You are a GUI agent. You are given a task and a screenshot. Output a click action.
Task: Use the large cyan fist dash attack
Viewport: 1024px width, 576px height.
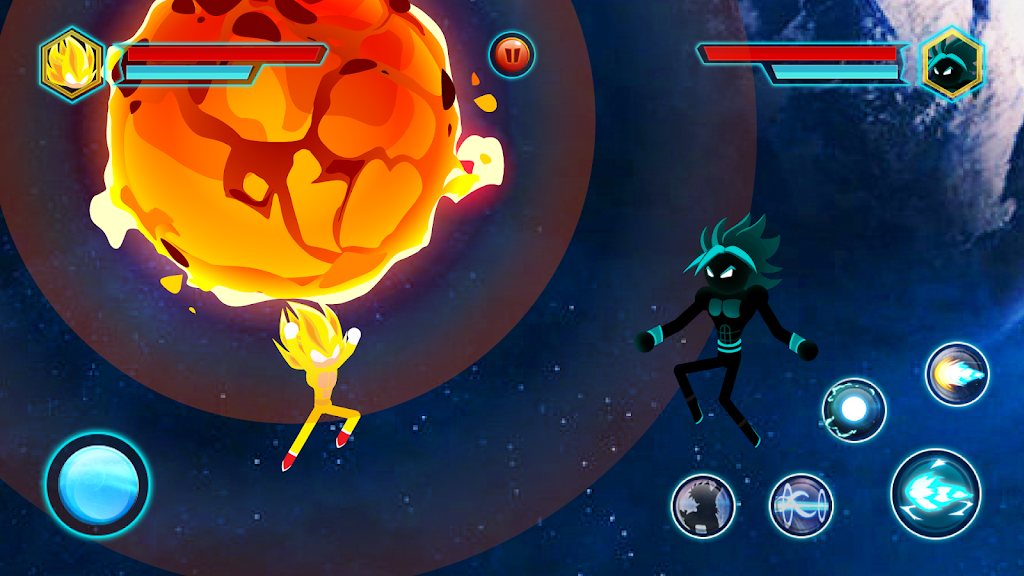(x=935, y=494)
